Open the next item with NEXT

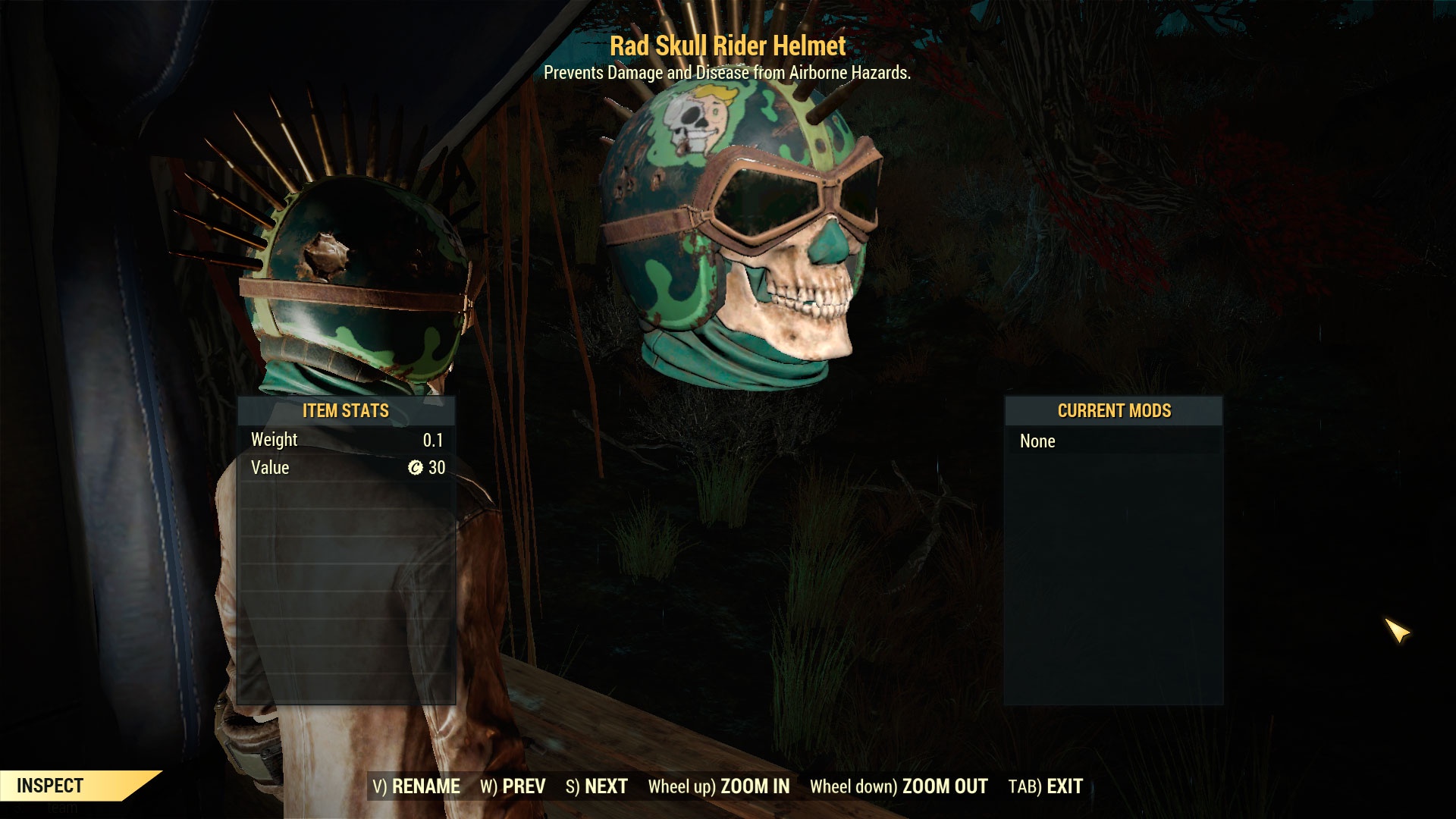coord(598,786)
